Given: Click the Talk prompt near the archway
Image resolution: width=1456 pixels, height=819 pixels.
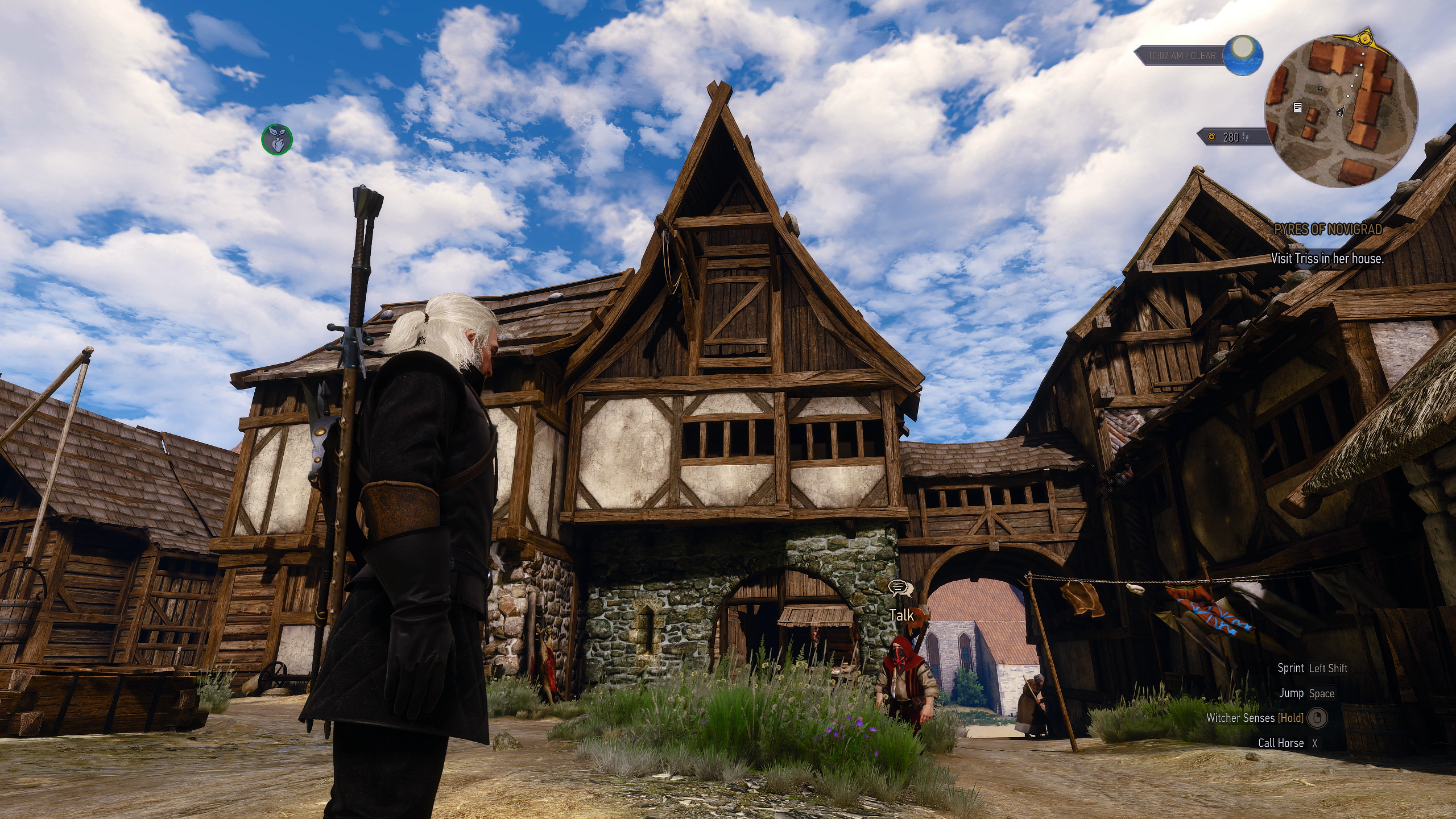Looking at the screenshot, I should (x=901, y=615).
